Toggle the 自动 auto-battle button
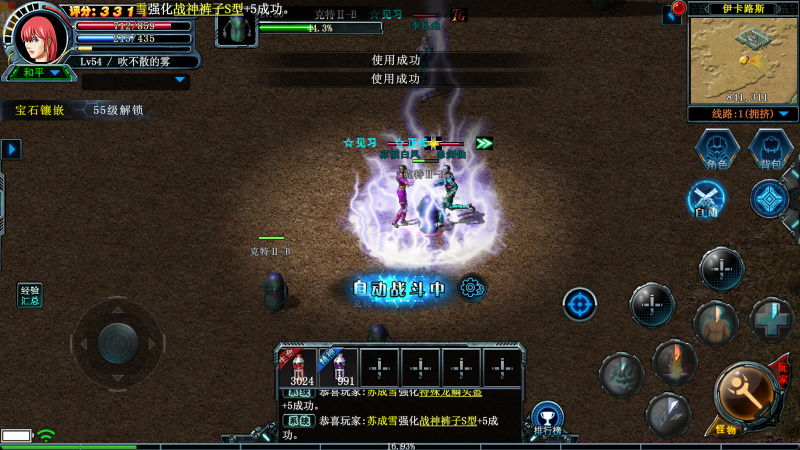 707,199
